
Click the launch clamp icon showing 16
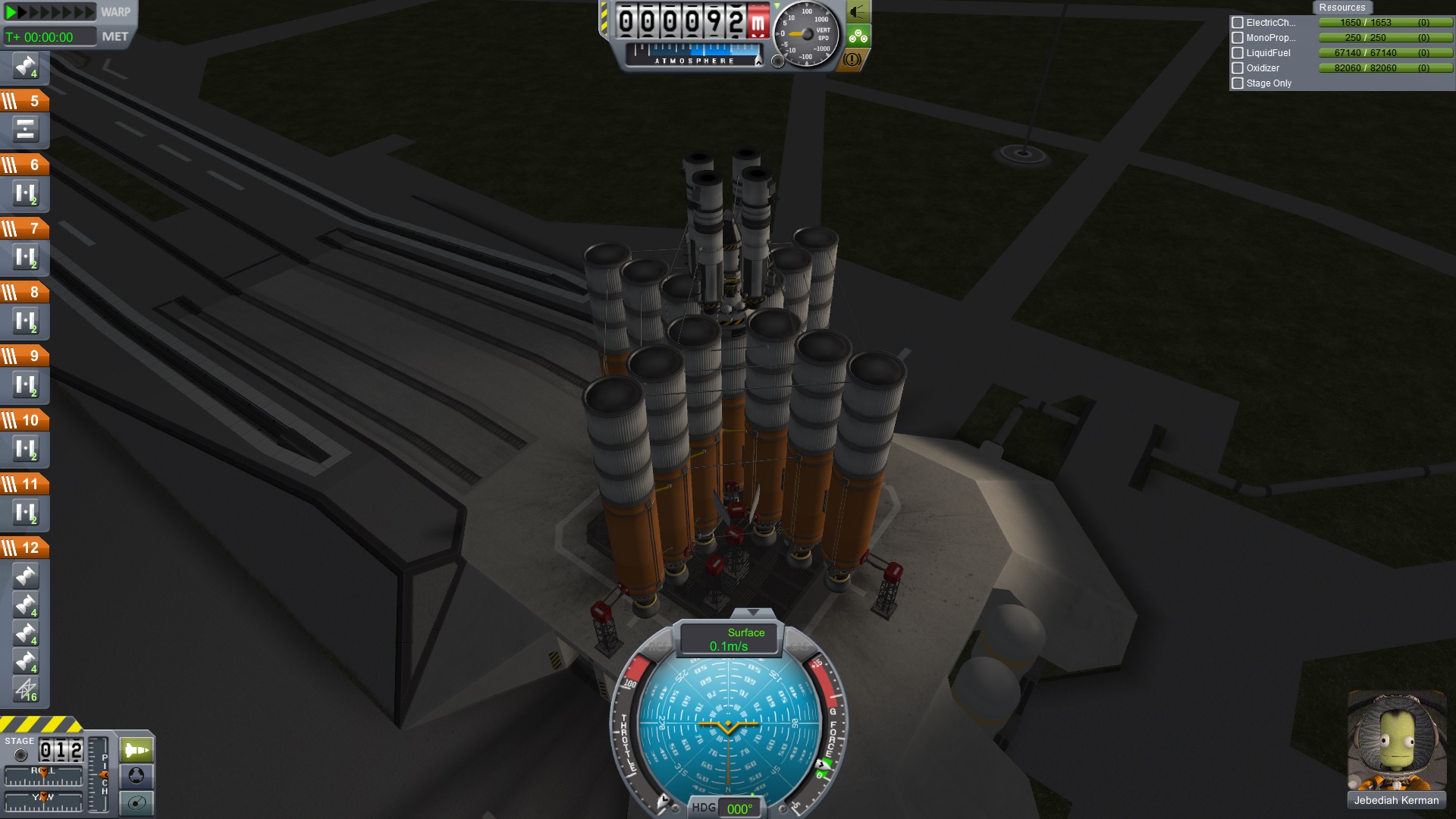click(x=26, y=689)
